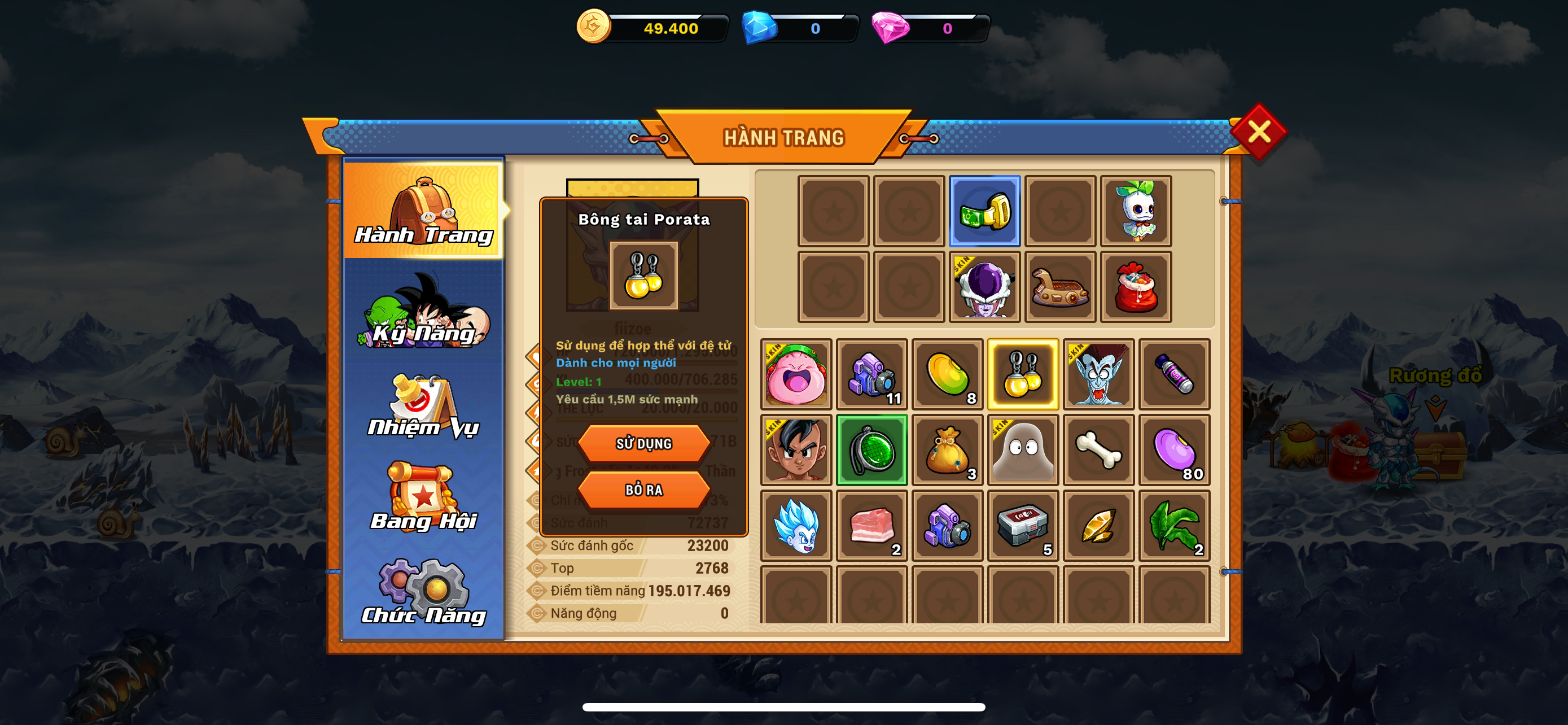This screenshot has height=725, width=1568.
Task: Click the white bone item slot
Action: coord(1099,450)
